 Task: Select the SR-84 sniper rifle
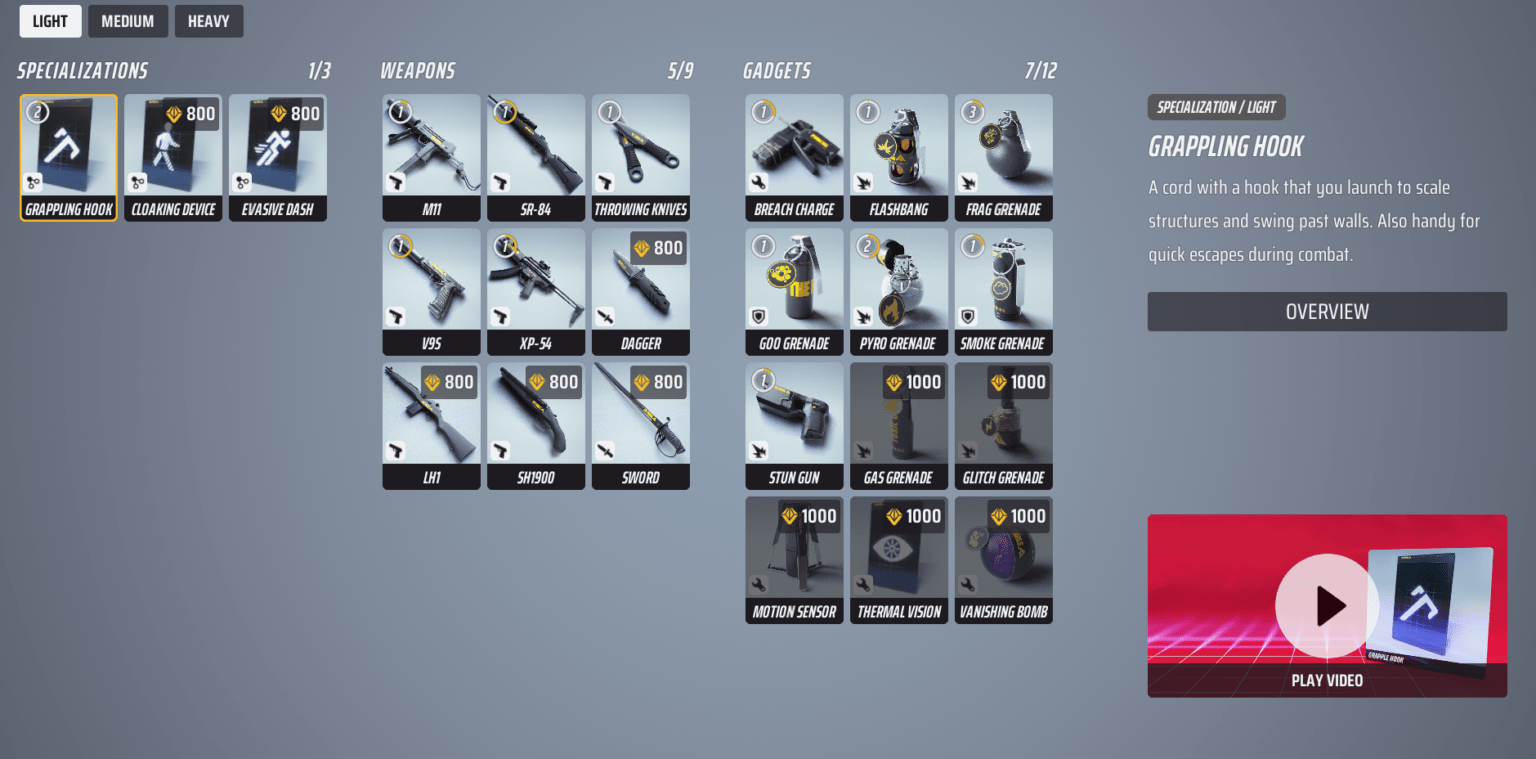[536, 157]
